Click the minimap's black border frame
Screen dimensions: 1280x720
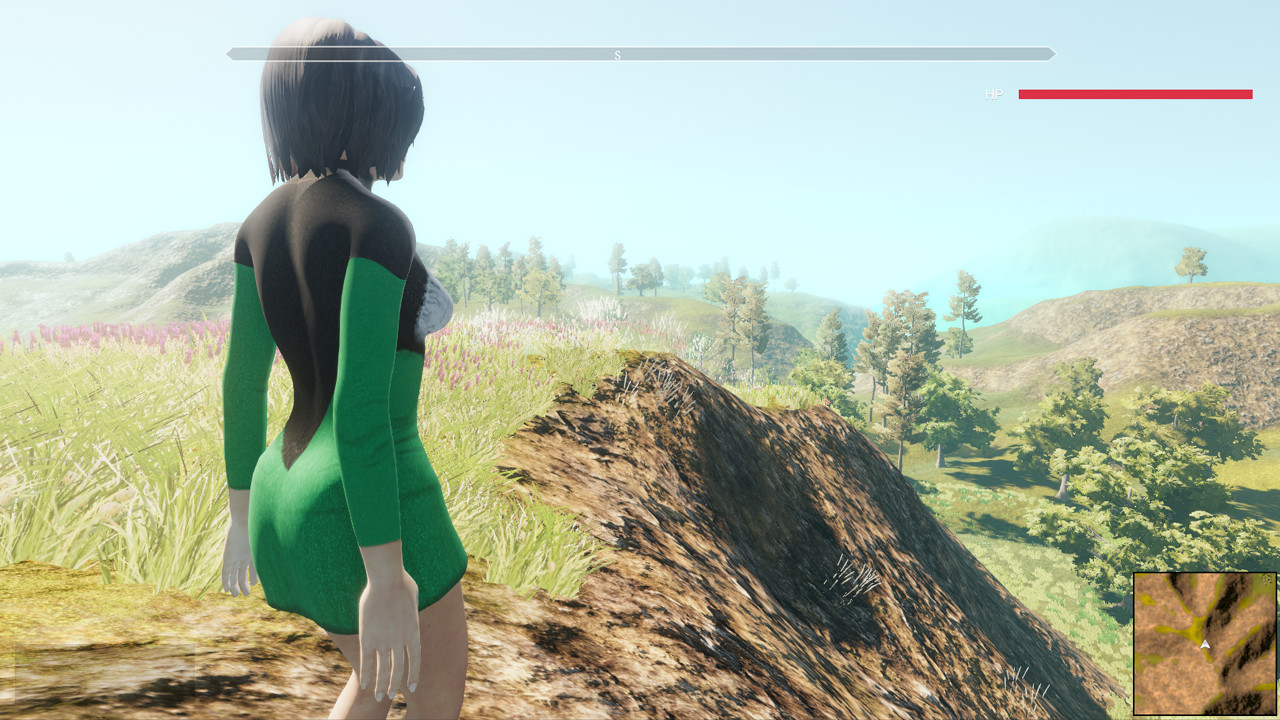[x=1135, y=645]
